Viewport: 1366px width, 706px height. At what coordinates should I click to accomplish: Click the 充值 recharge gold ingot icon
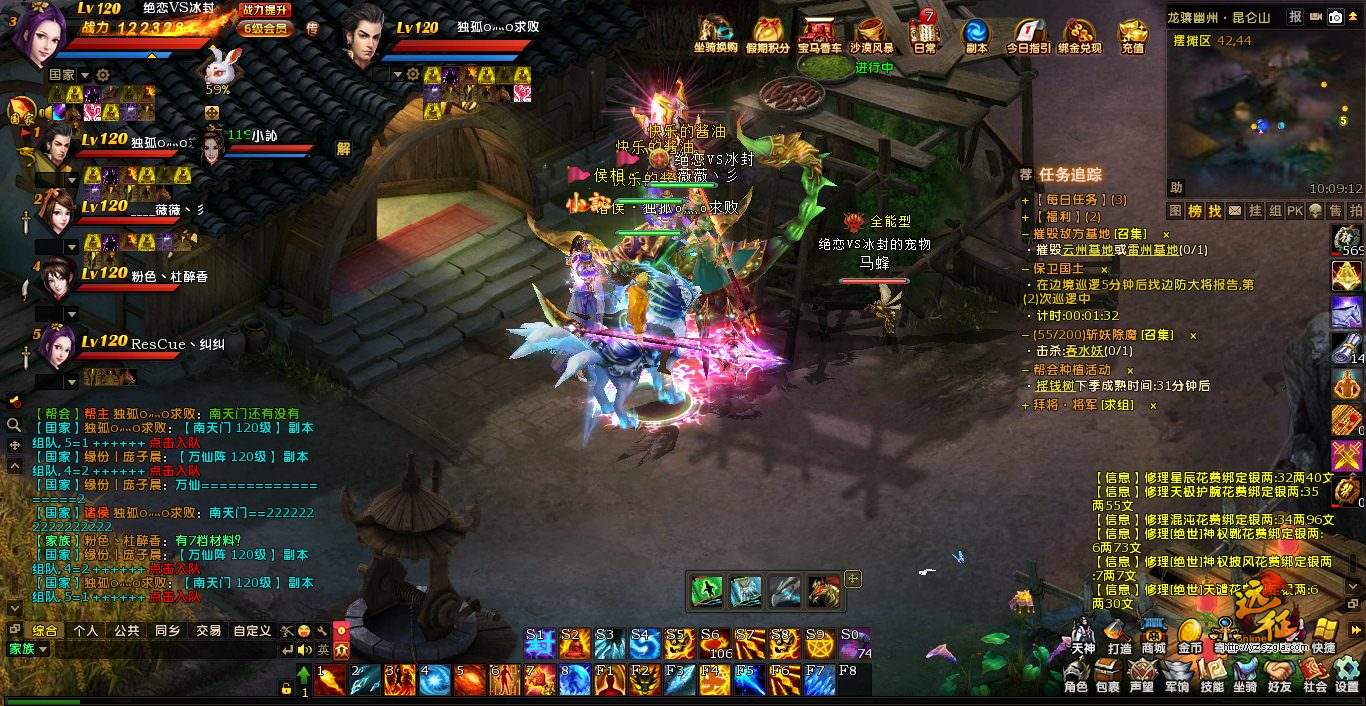pos(1132,33)
